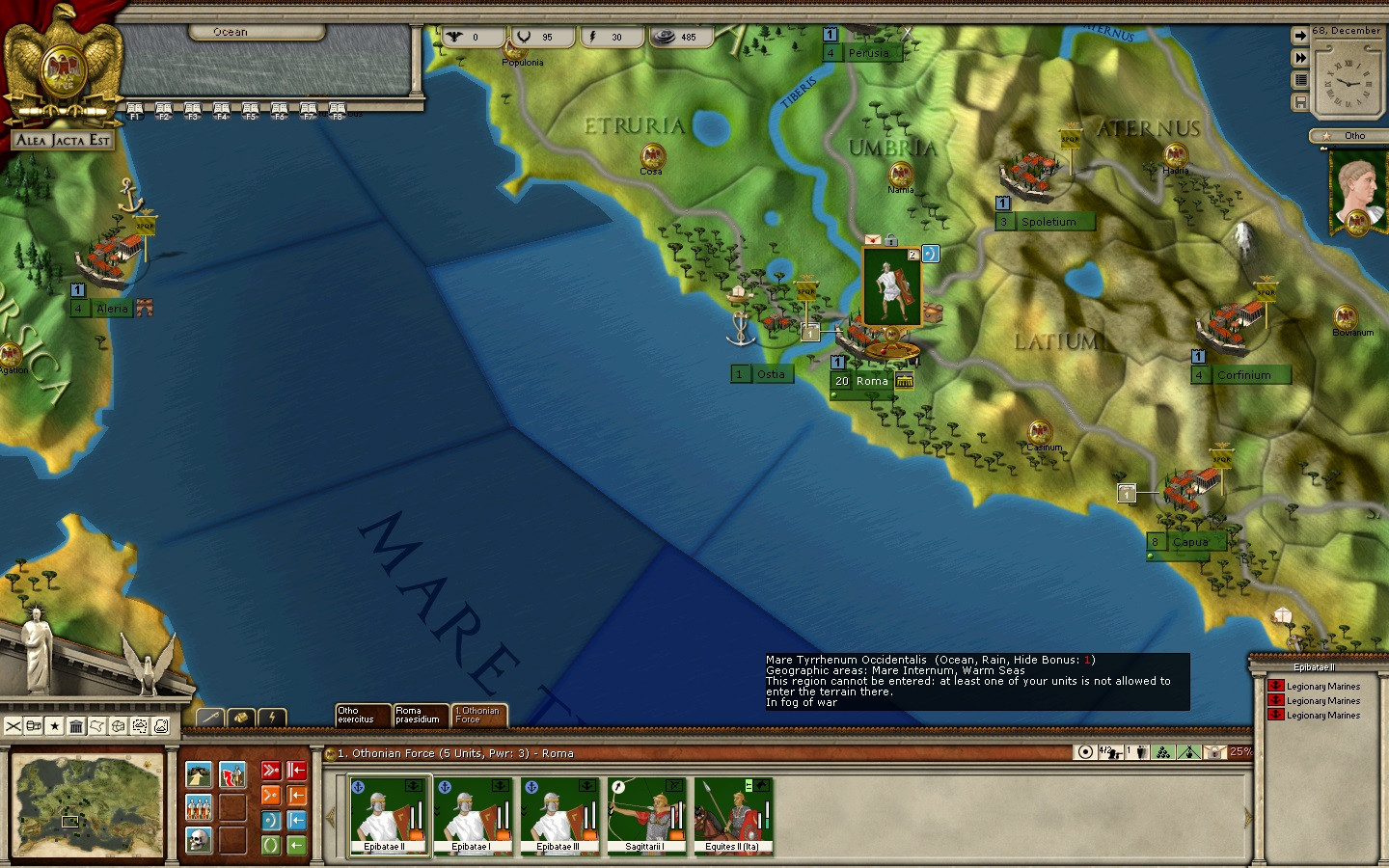Select the Epibatae I unit card

474,816
